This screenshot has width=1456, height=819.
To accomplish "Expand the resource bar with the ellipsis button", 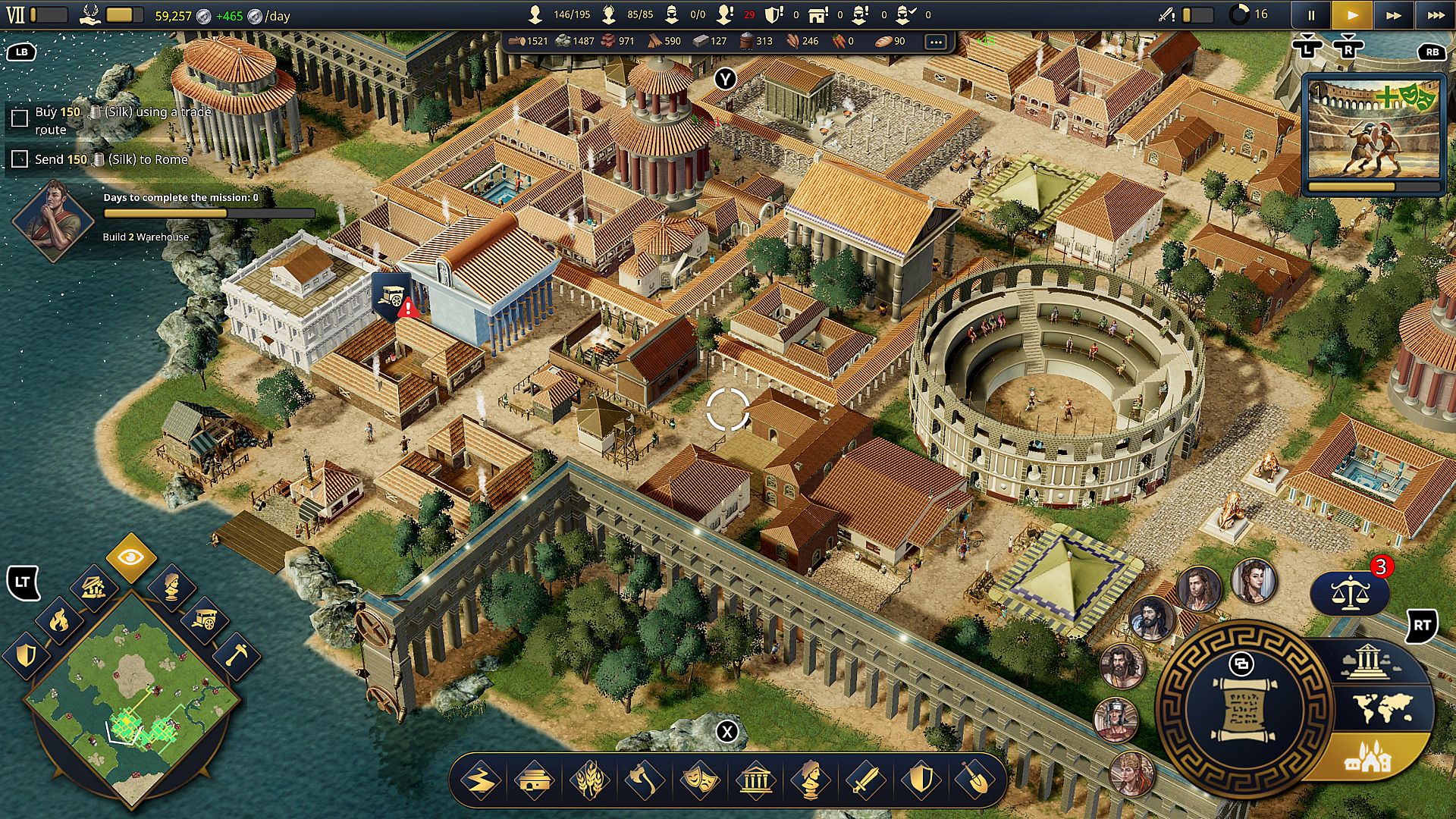I will (x=936, y=42).
